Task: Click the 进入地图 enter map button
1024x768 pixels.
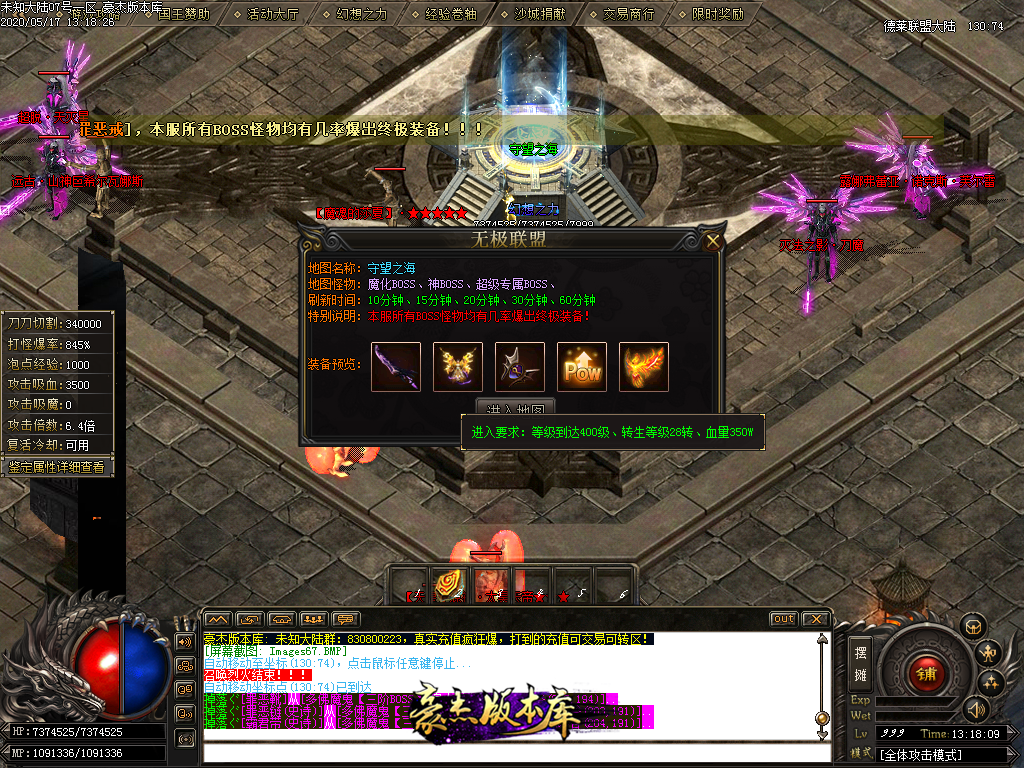Action: (515, 410)
